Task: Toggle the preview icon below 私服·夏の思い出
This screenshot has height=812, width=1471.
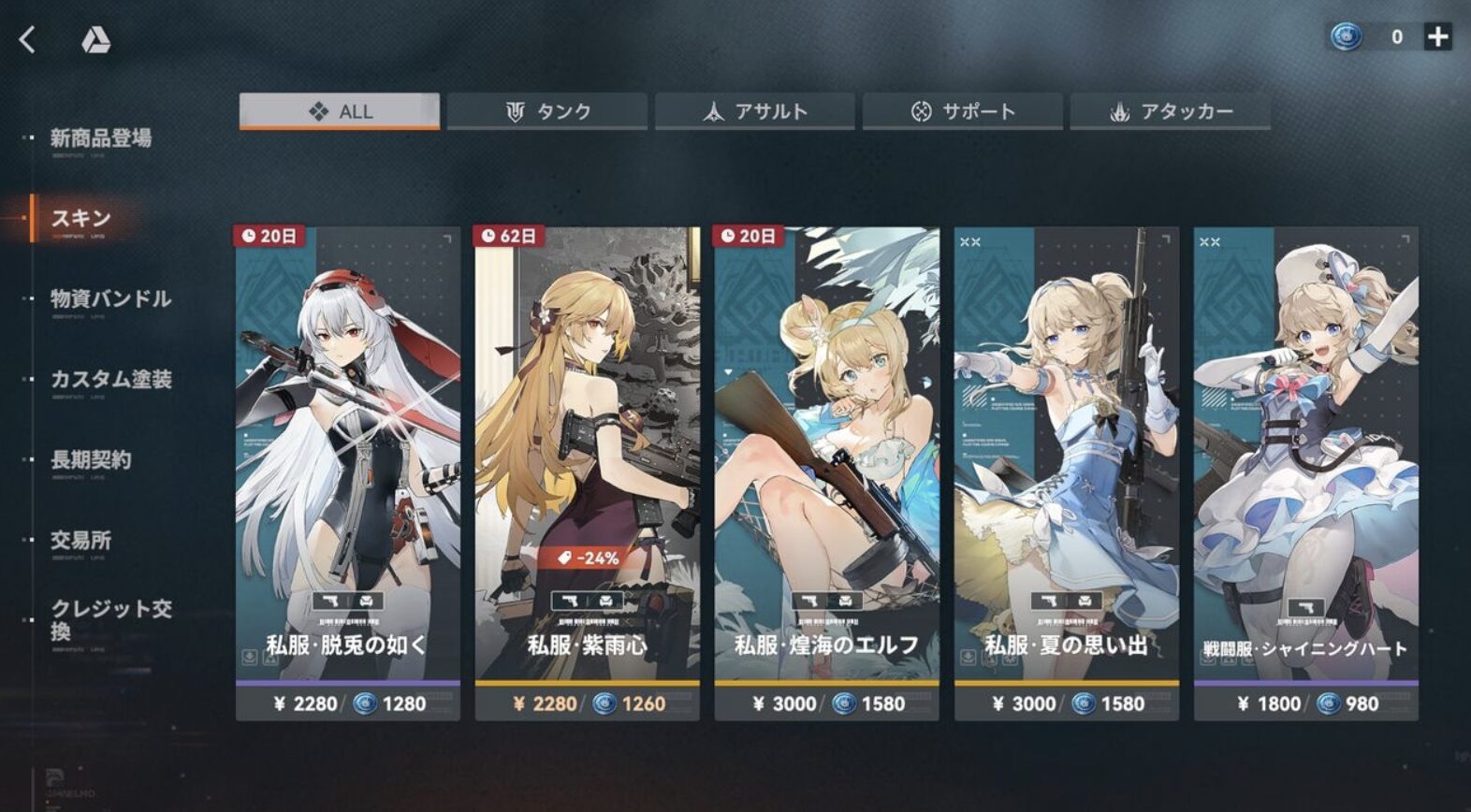Action: click(1011, 659)
